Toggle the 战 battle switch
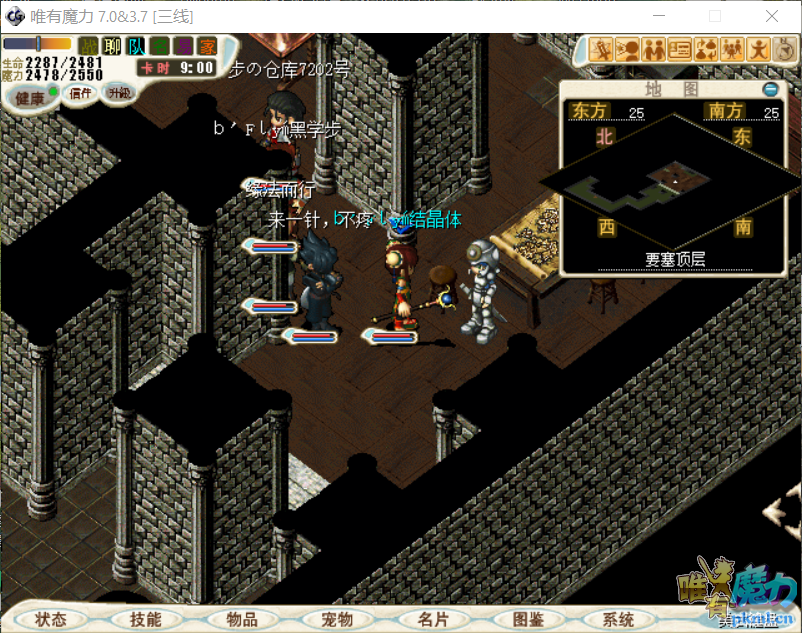This screenshot has height=633, width=802. point(90,45)
